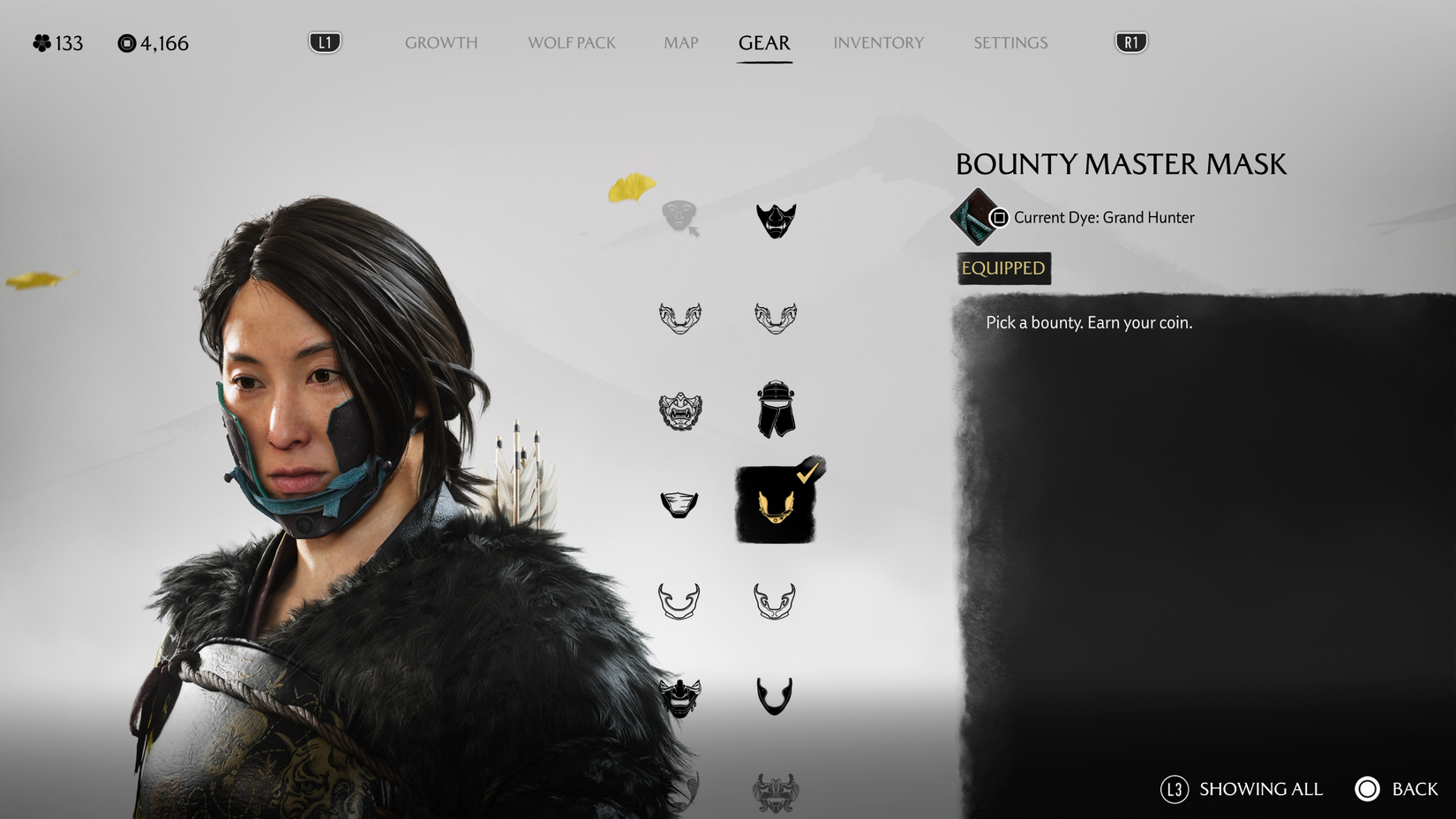Switch to the Inventory tab

[x=878, y=42]
